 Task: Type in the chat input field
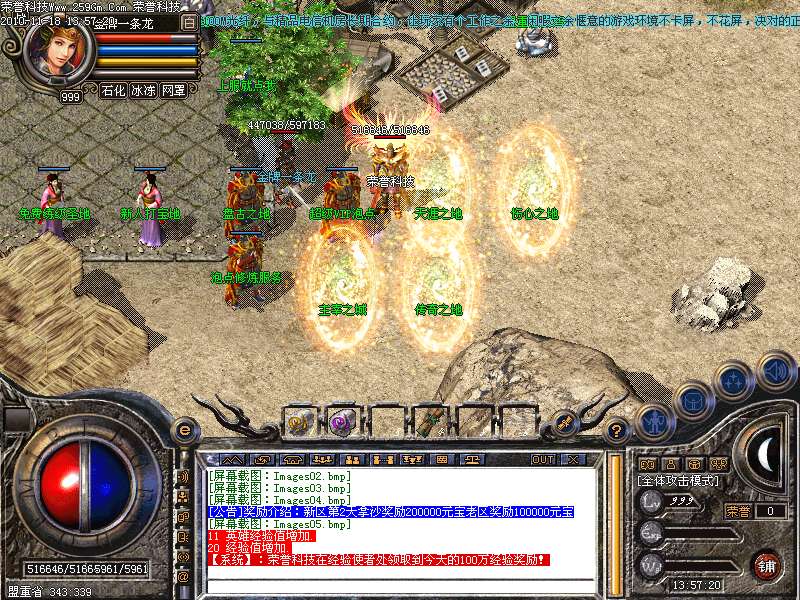tap(400, 585)
